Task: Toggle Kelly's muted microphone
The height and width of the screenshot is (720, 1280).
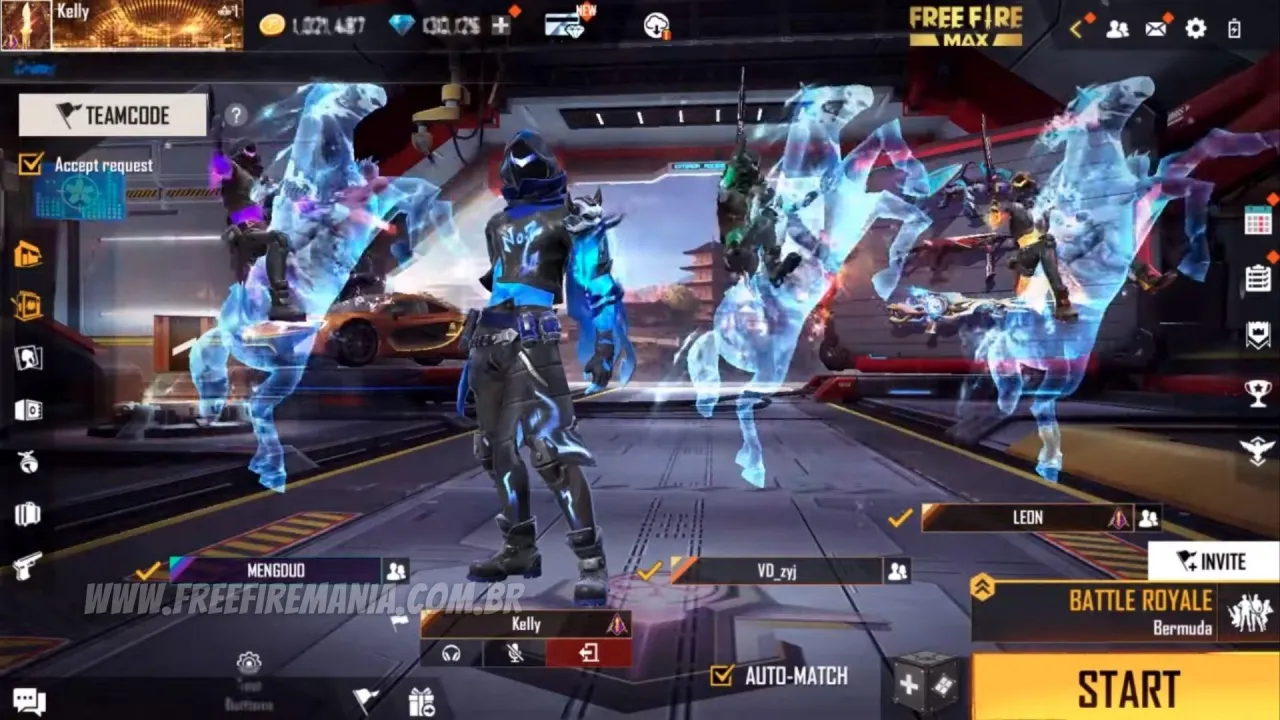Action: (x=516, y=653)
